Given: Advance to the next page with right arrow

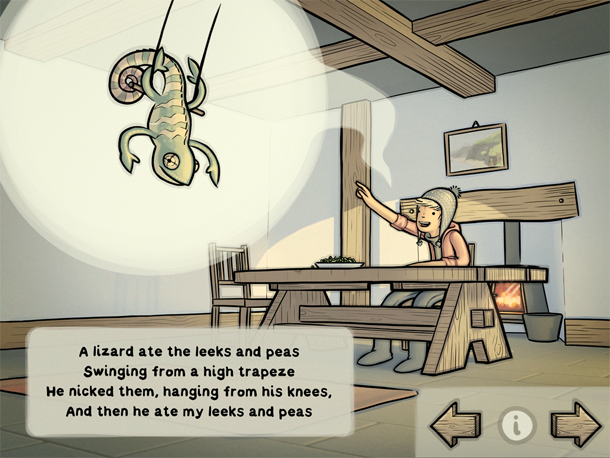Looking at the screenshot, I should pos(575,423).
